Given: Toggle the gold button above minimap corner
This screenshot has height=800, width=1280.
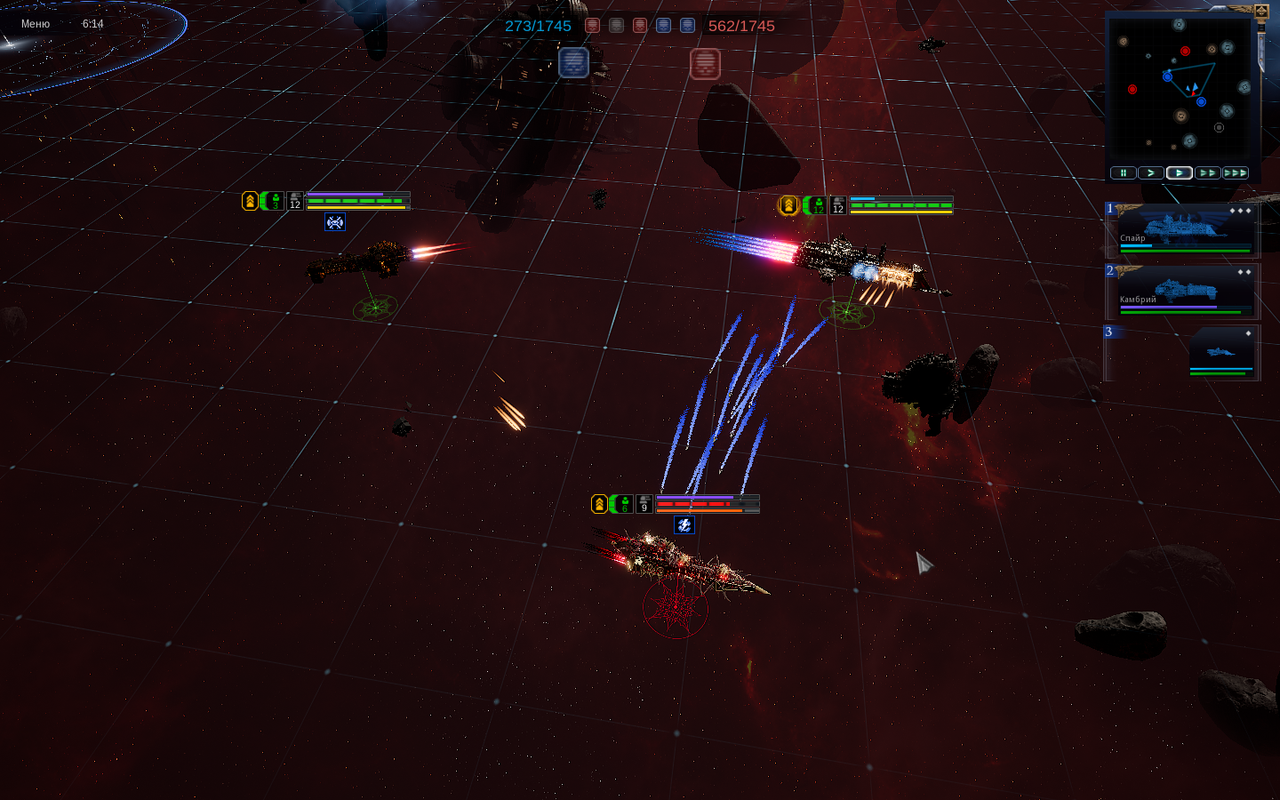Looking at the screenshot, I should (x=1261, y=10).
